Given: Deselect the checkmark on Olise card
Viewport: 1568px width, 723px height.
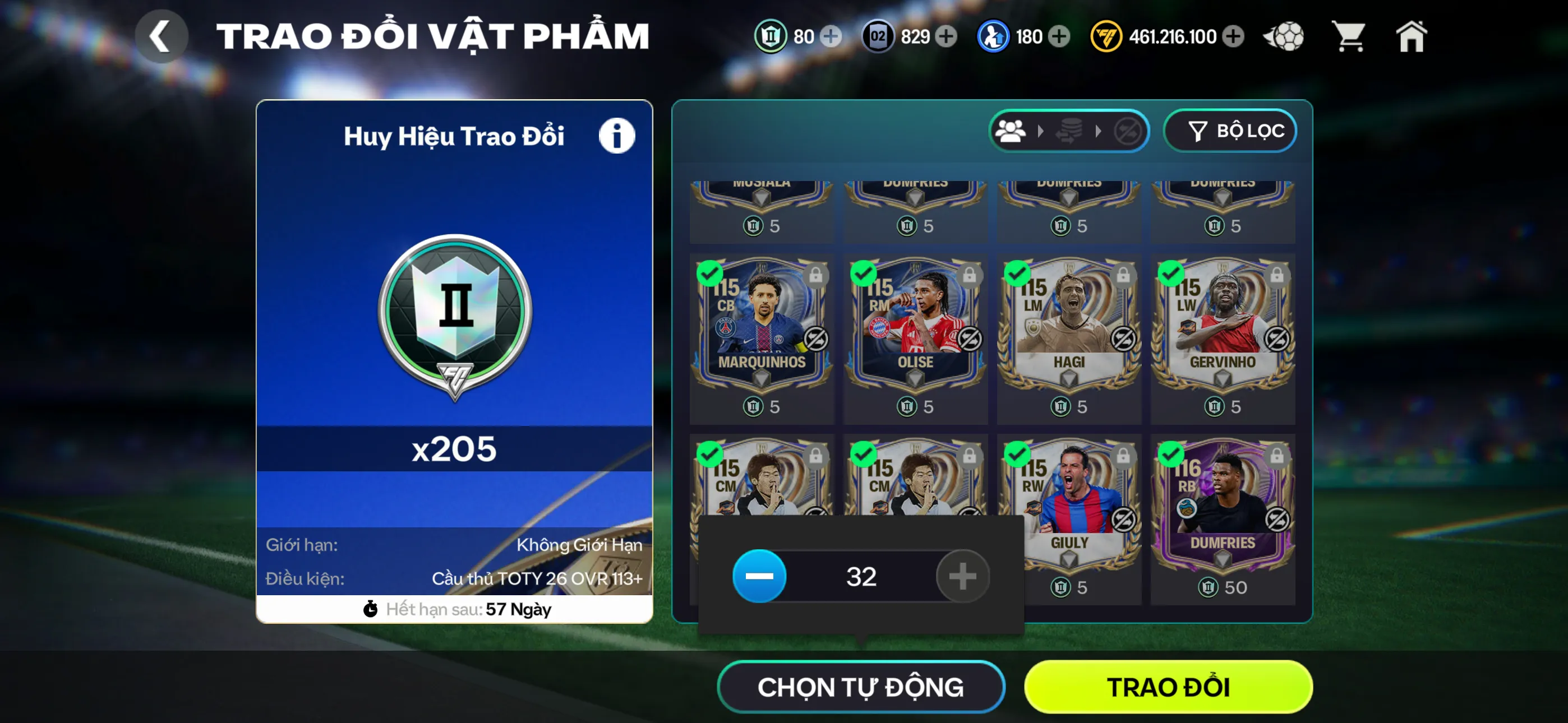Looking at the screenshot, I should (865, 275).
